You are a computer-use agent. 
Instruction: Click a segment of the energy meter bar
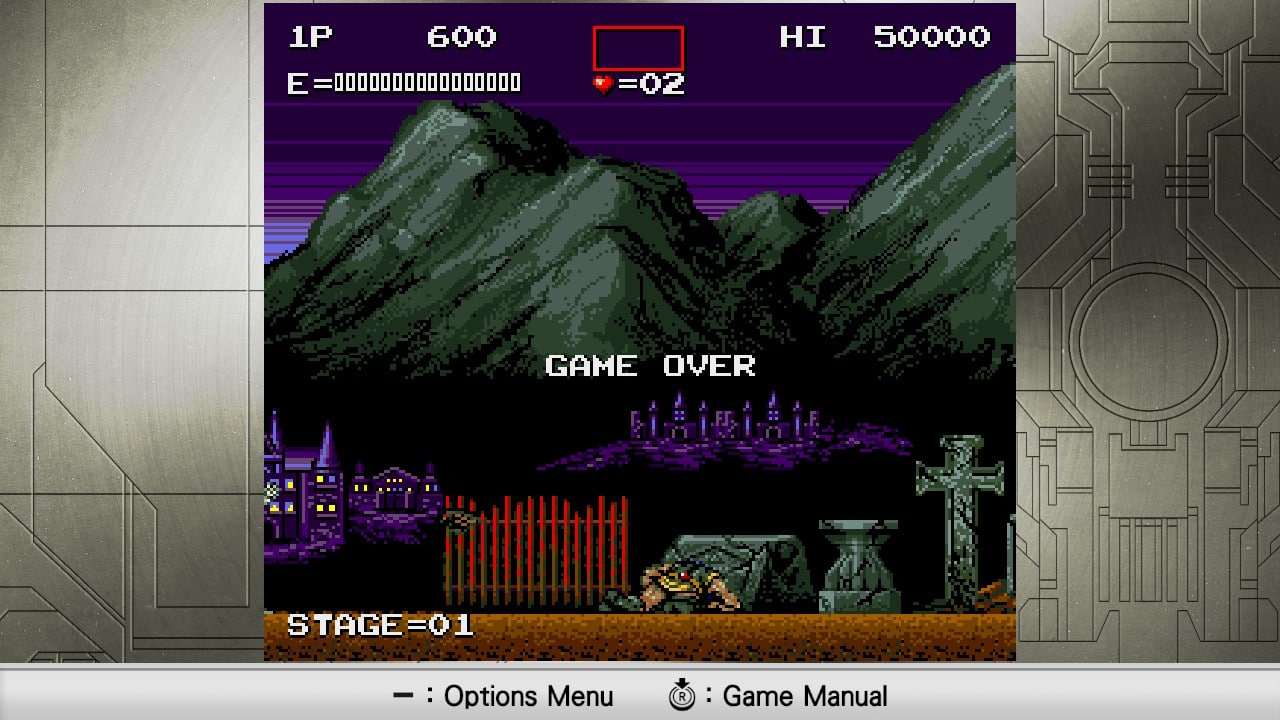[x=420, y=82]
